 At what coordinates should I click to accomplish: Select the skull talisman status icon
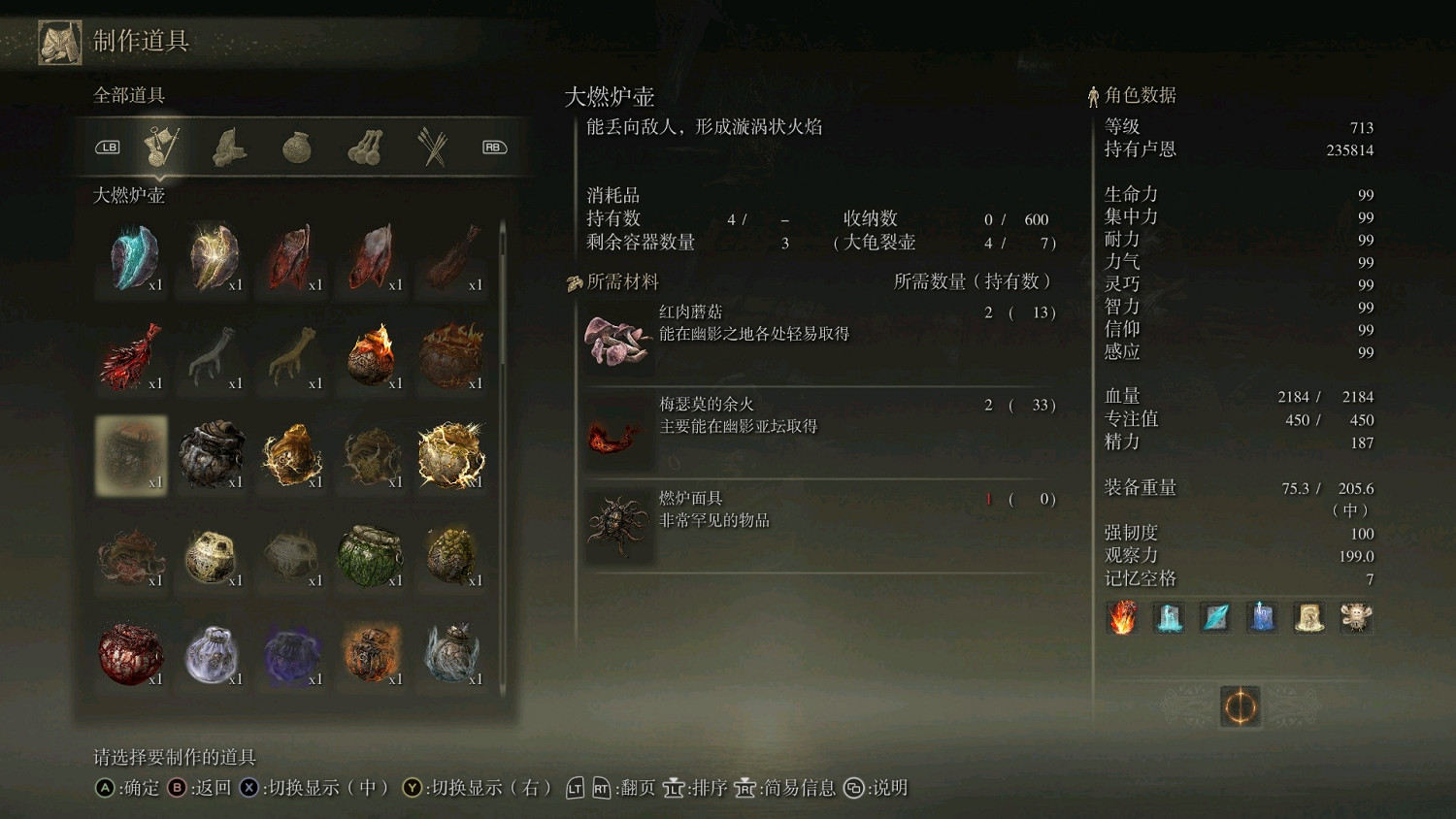click(x=1355, y=618)
